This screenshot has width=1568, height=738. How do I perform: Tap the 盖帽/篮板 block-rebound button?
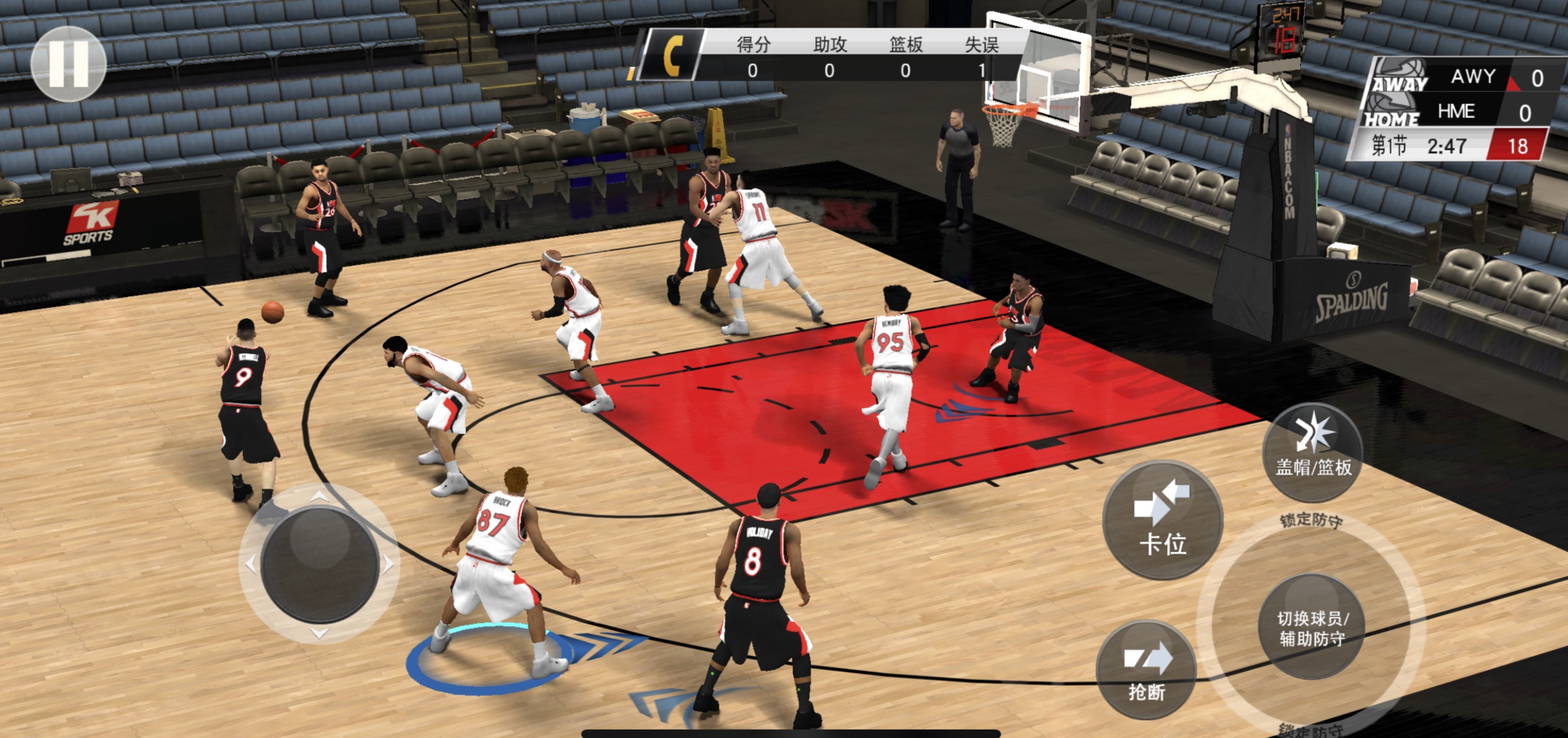[x=1313, y=453]
